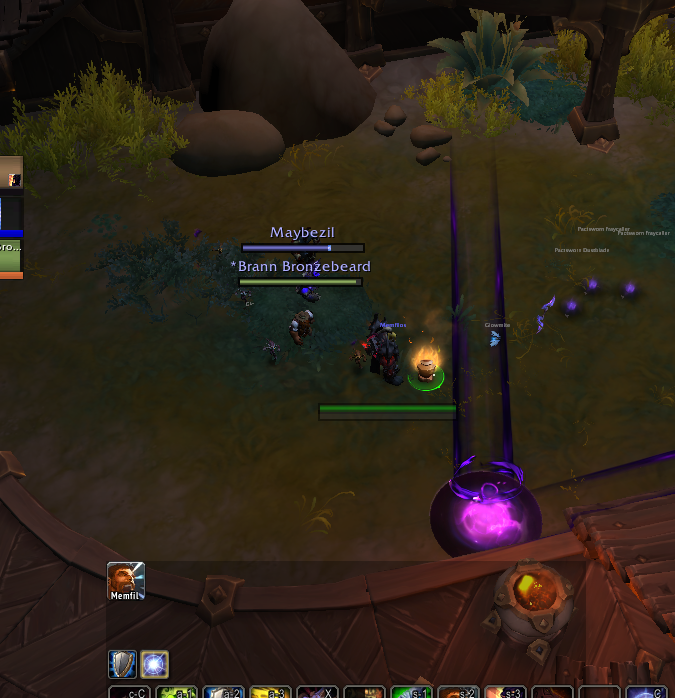Use the action slot labeled s-2
Image resolution: width=675 pixels, height=698 pixels.
[x=458, y=692]
